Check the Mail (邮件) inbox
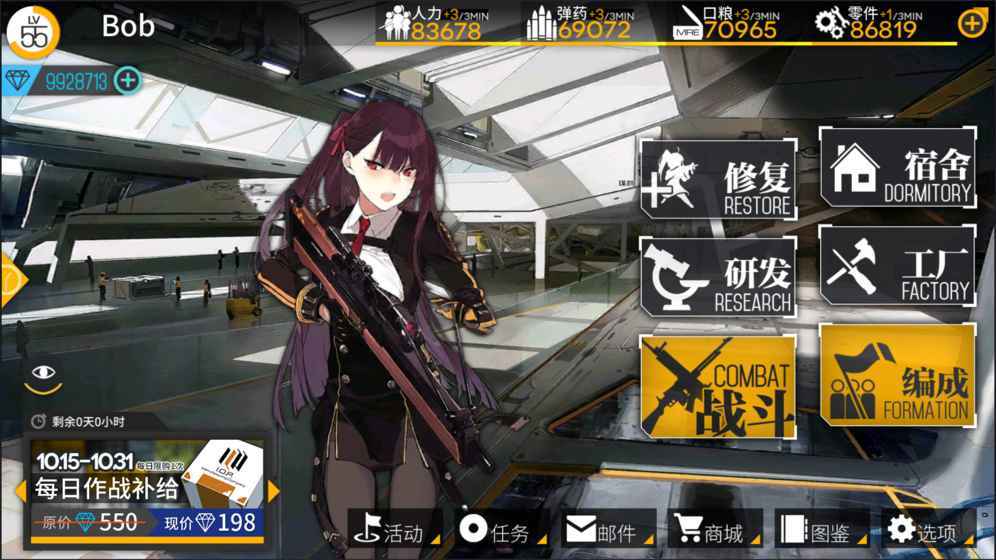 pos(602,532)
